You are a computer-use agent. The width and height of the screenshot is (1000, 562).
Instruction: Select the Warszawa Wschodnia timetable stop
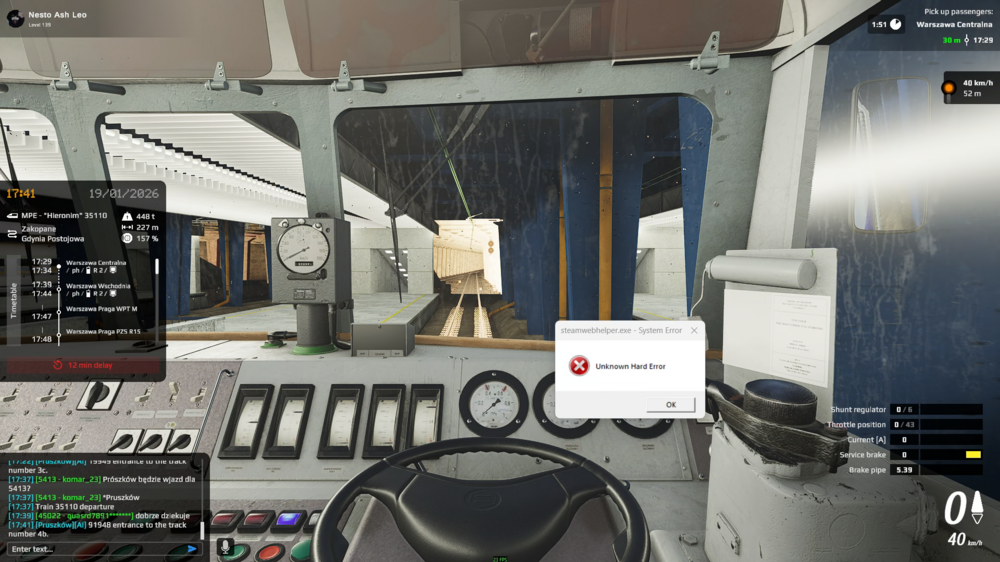98,286
